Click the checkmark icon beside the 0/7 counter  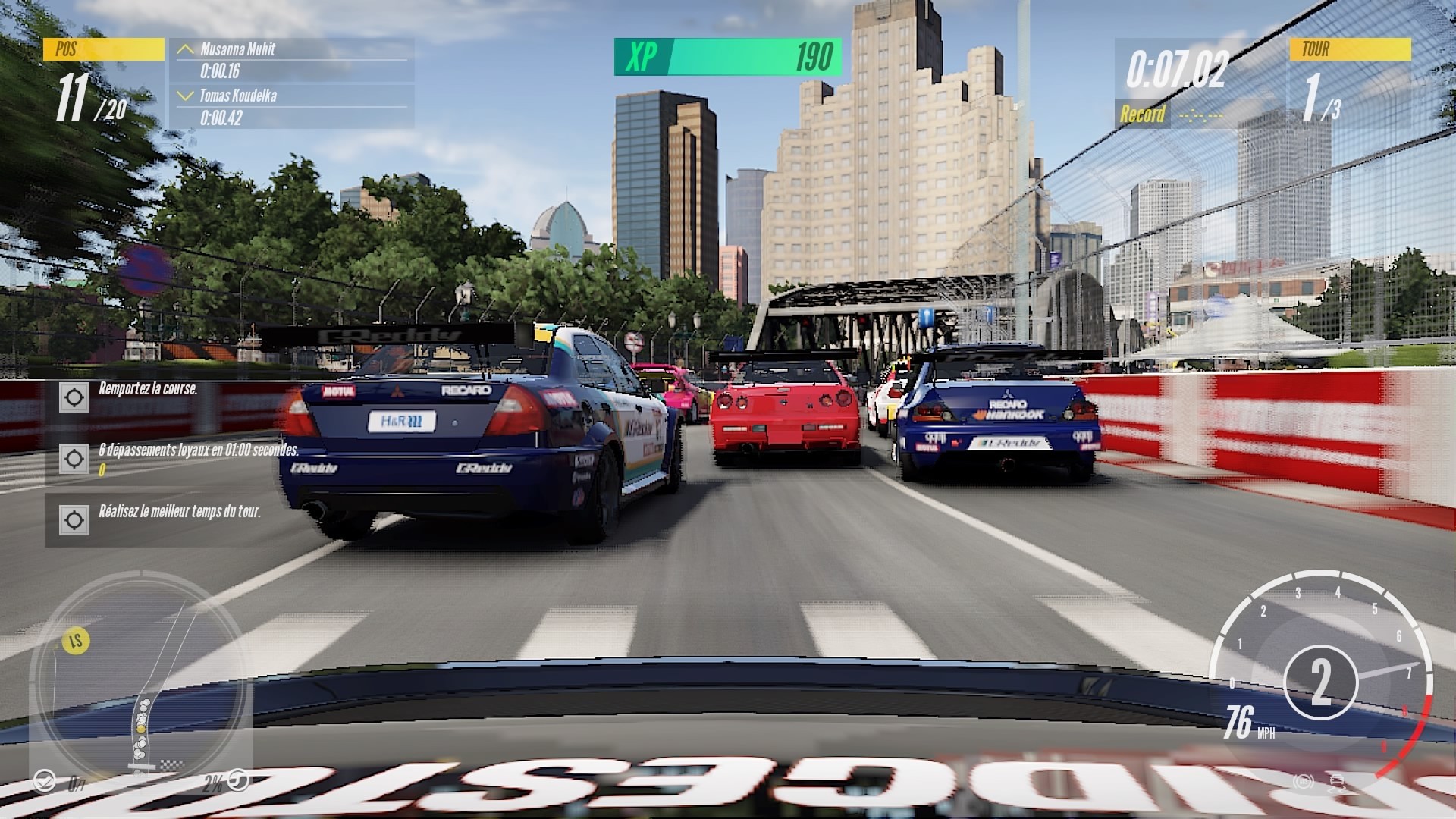(x=45, y=780)
